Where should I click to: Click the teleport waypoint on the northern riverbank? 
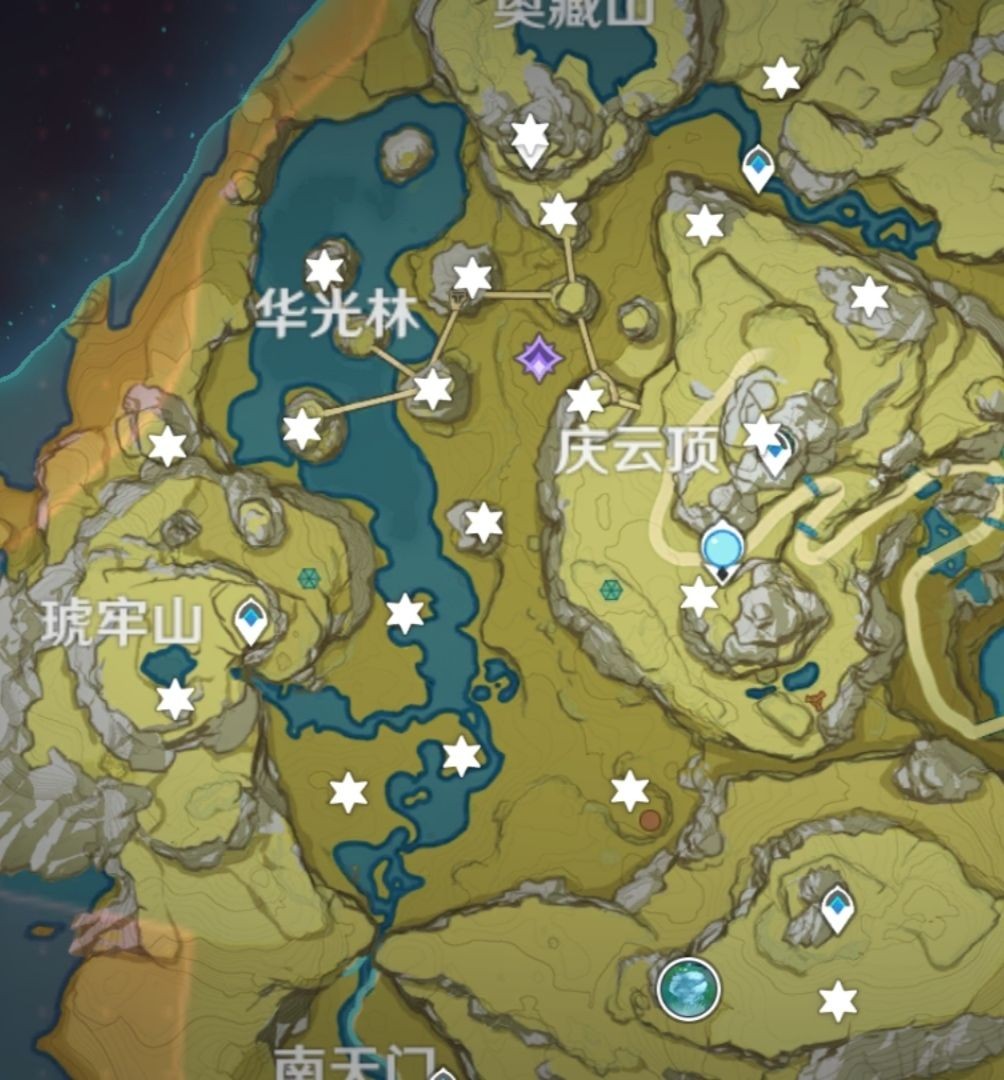(x=759, y=166)
